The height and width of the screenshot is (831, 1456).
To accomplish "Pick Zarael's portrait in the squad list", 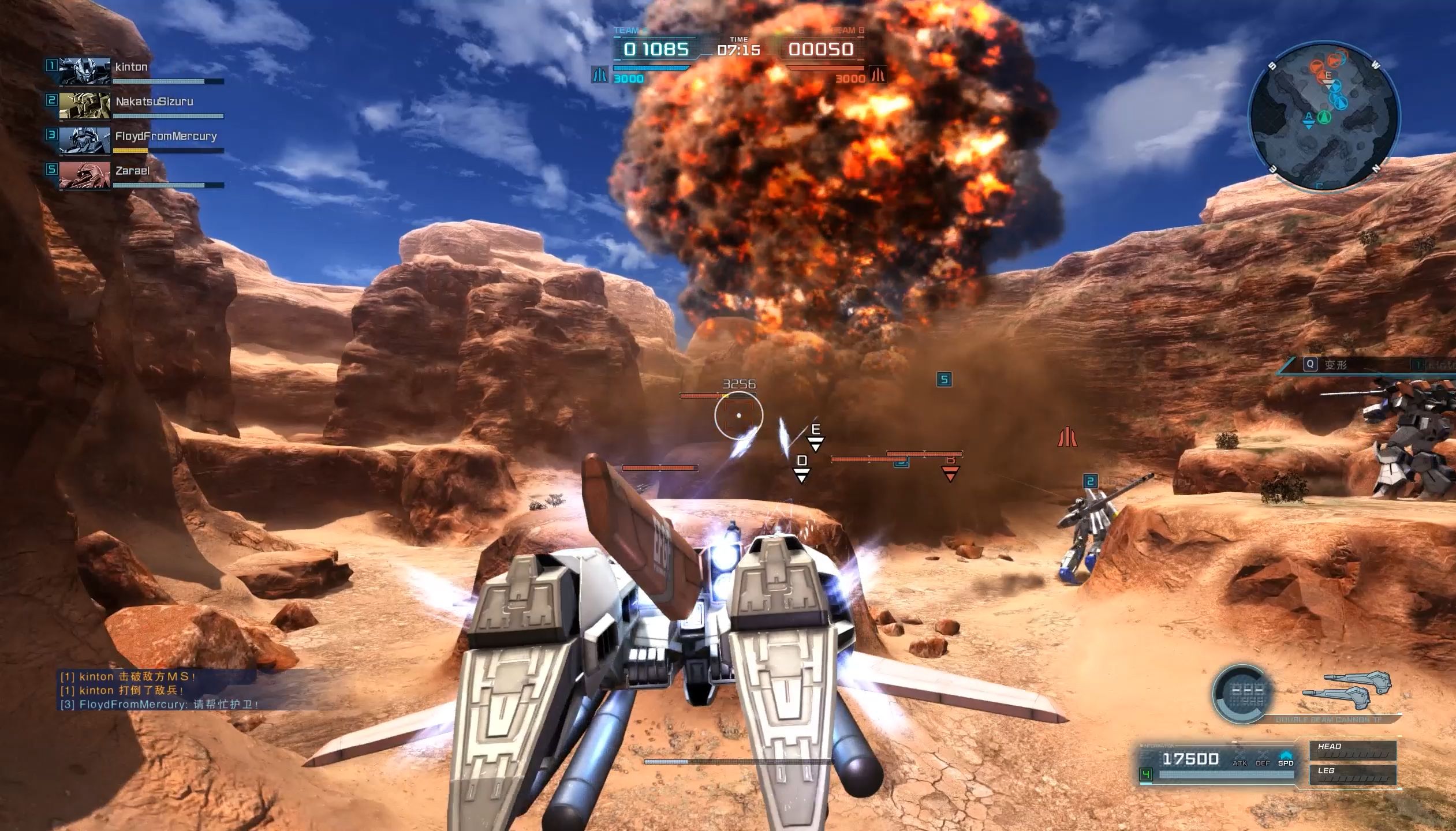I will click(85, 175).
